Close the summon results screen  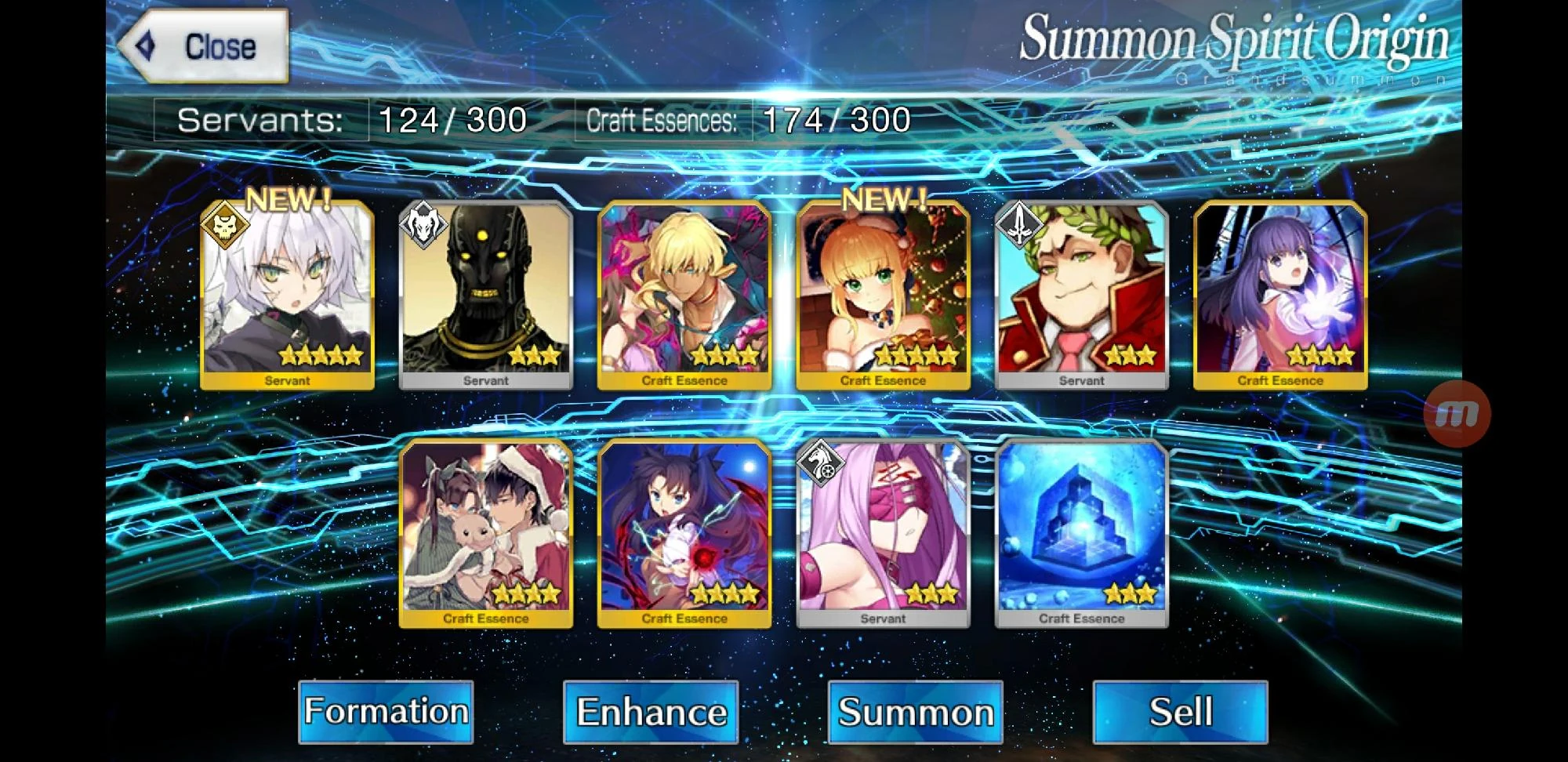click(205, 45)
